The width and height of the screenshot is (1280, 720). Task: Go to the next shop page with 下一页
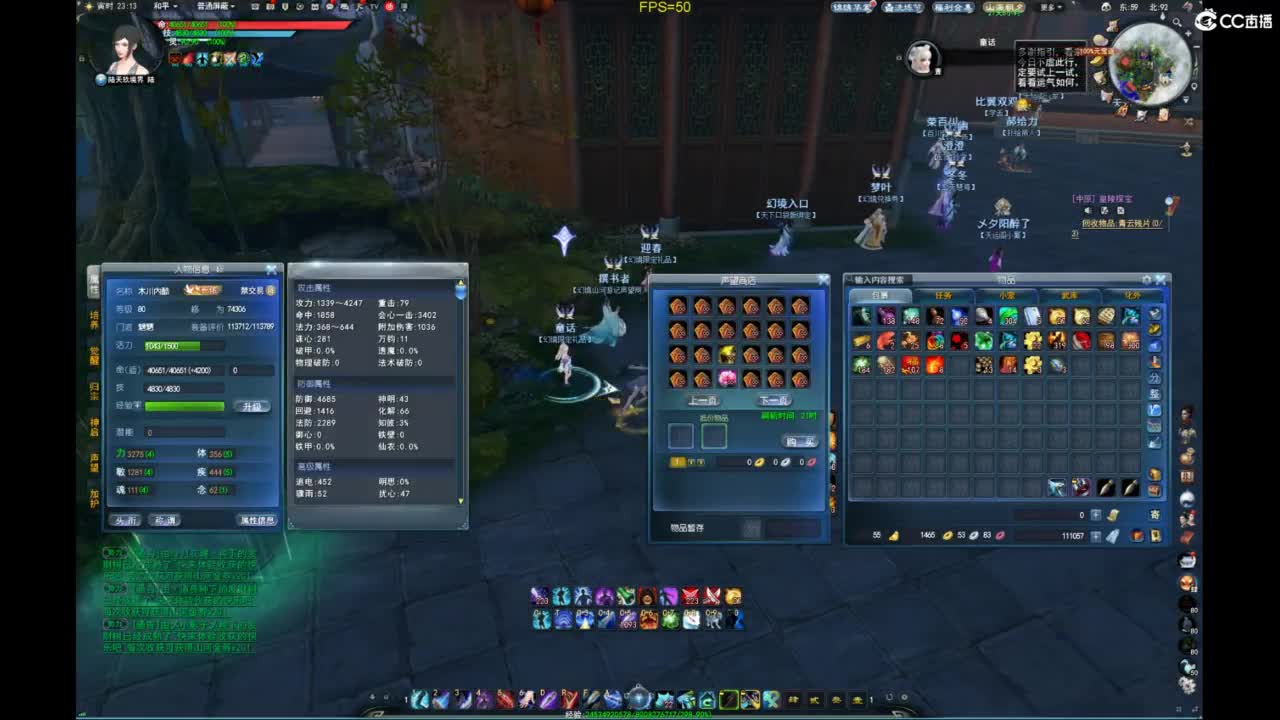click(x=775, y=400)
